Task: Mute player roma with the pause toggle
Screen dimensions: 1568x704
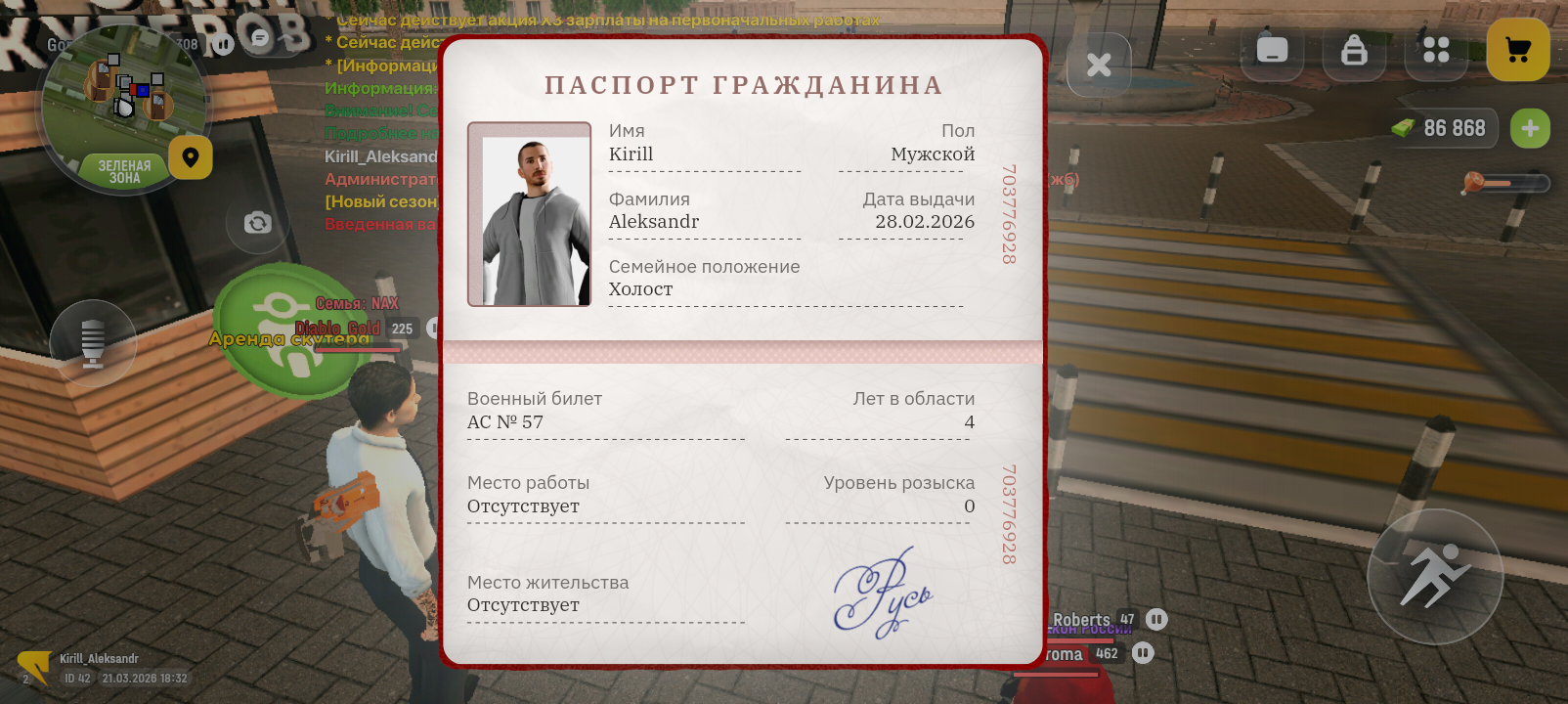Action: pyautogui.click(x=1142, y=653)
